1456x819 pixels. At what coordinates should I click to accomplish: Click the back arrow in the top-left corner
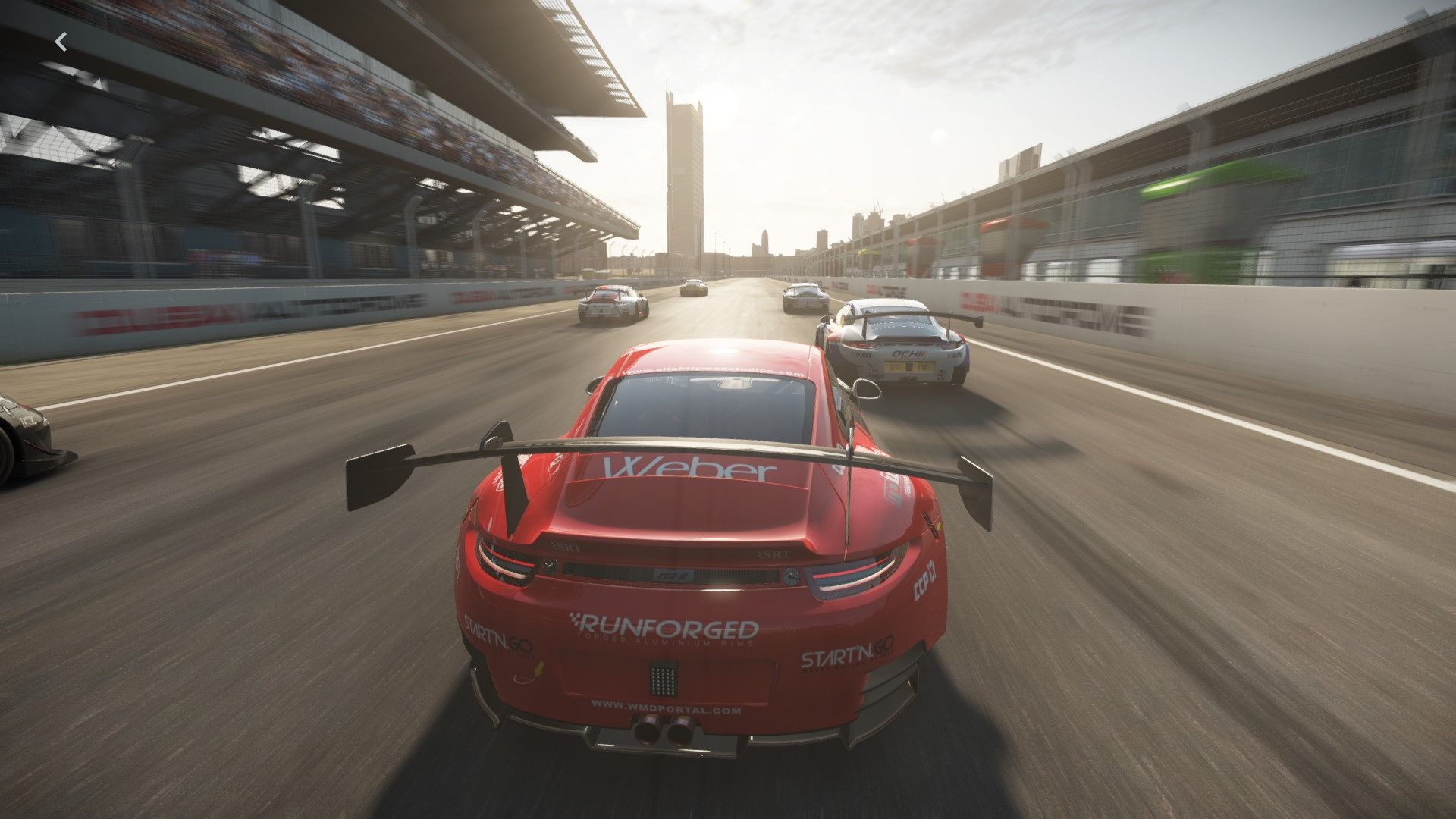(x=61, y=42)
